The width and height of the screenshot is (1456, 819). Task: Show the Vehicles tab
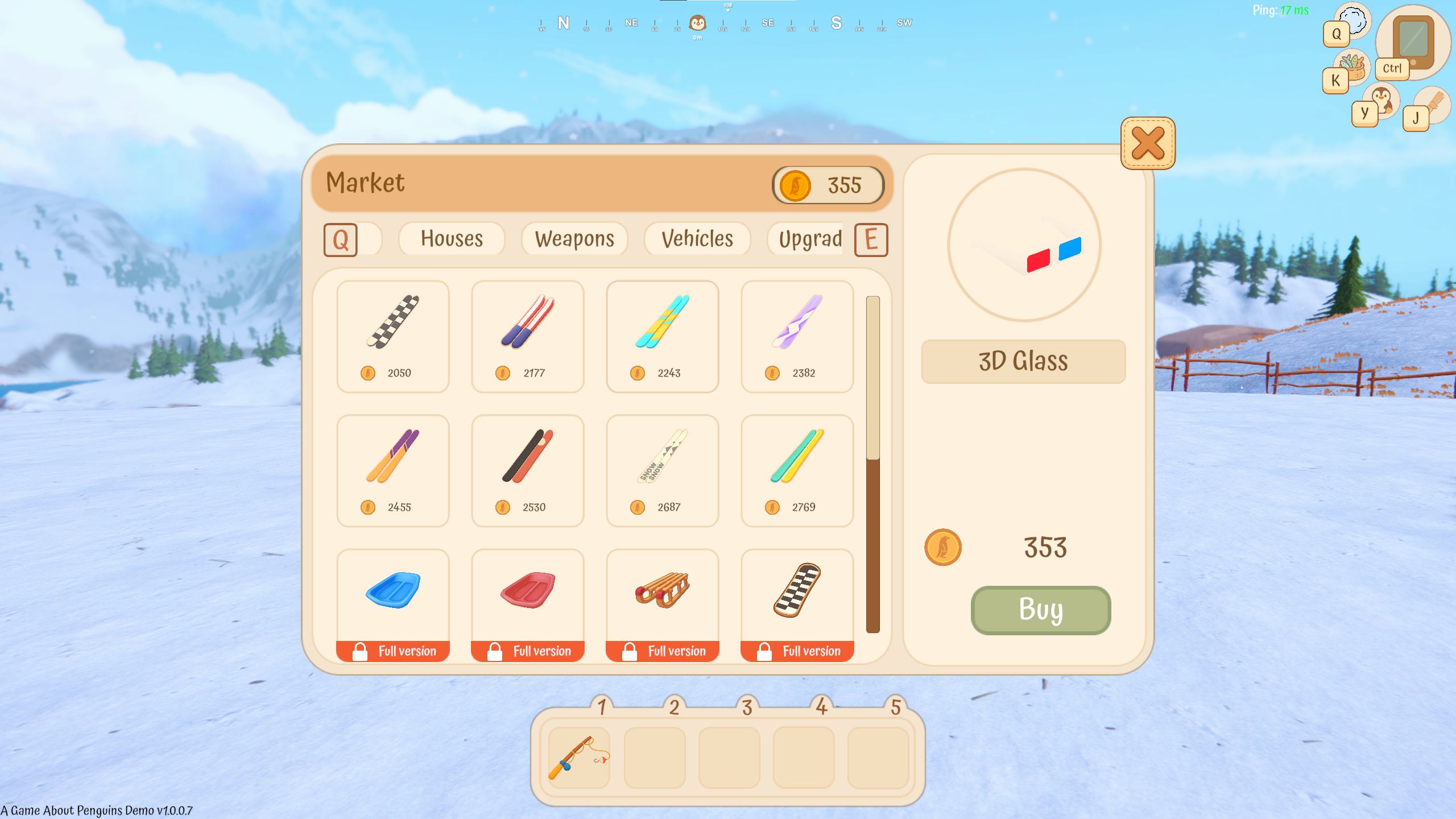coord(697,239)
